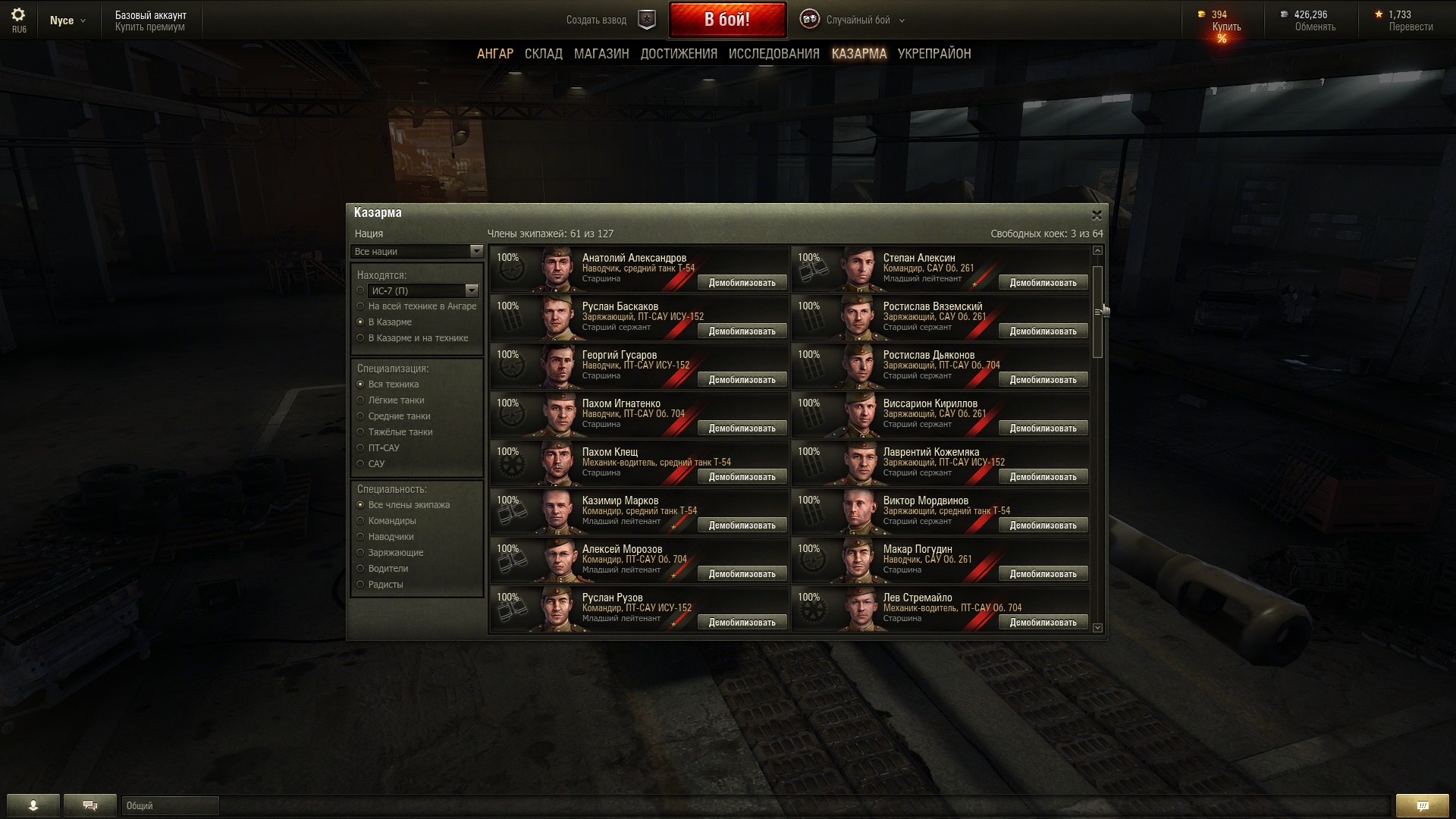Go to the МАГАЗИН tab
Screen dimensions: 1456x819
tap(601, 54)
